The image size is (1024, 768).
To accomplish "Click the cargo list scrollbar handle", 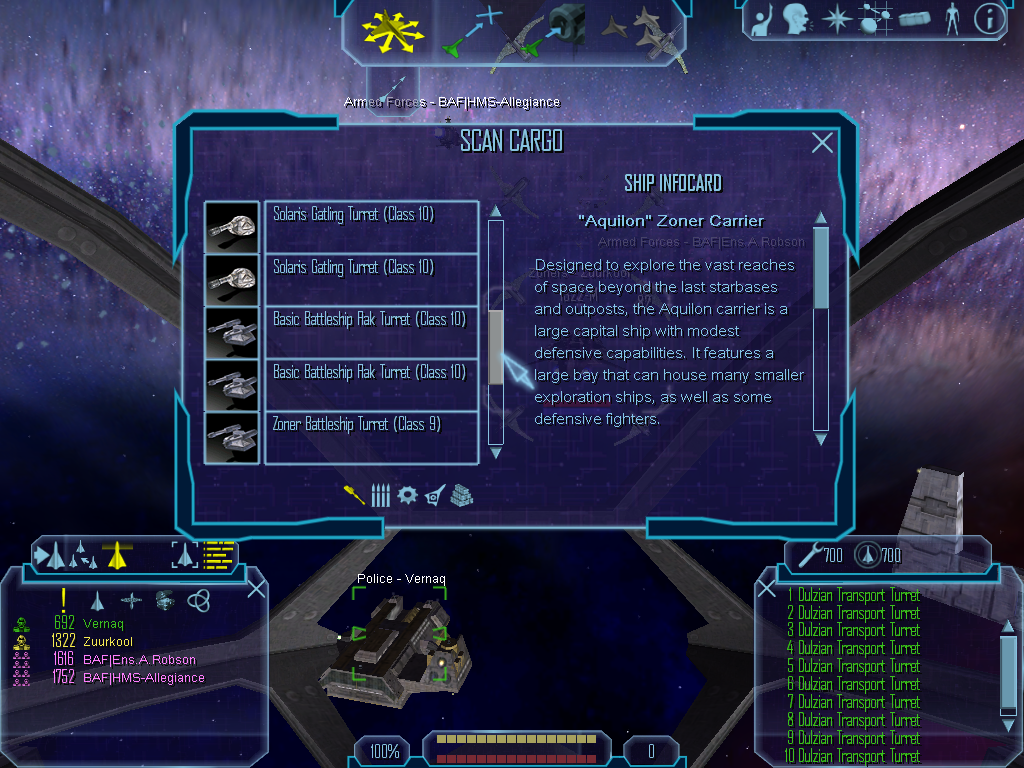I will click(x=496, y=347).
